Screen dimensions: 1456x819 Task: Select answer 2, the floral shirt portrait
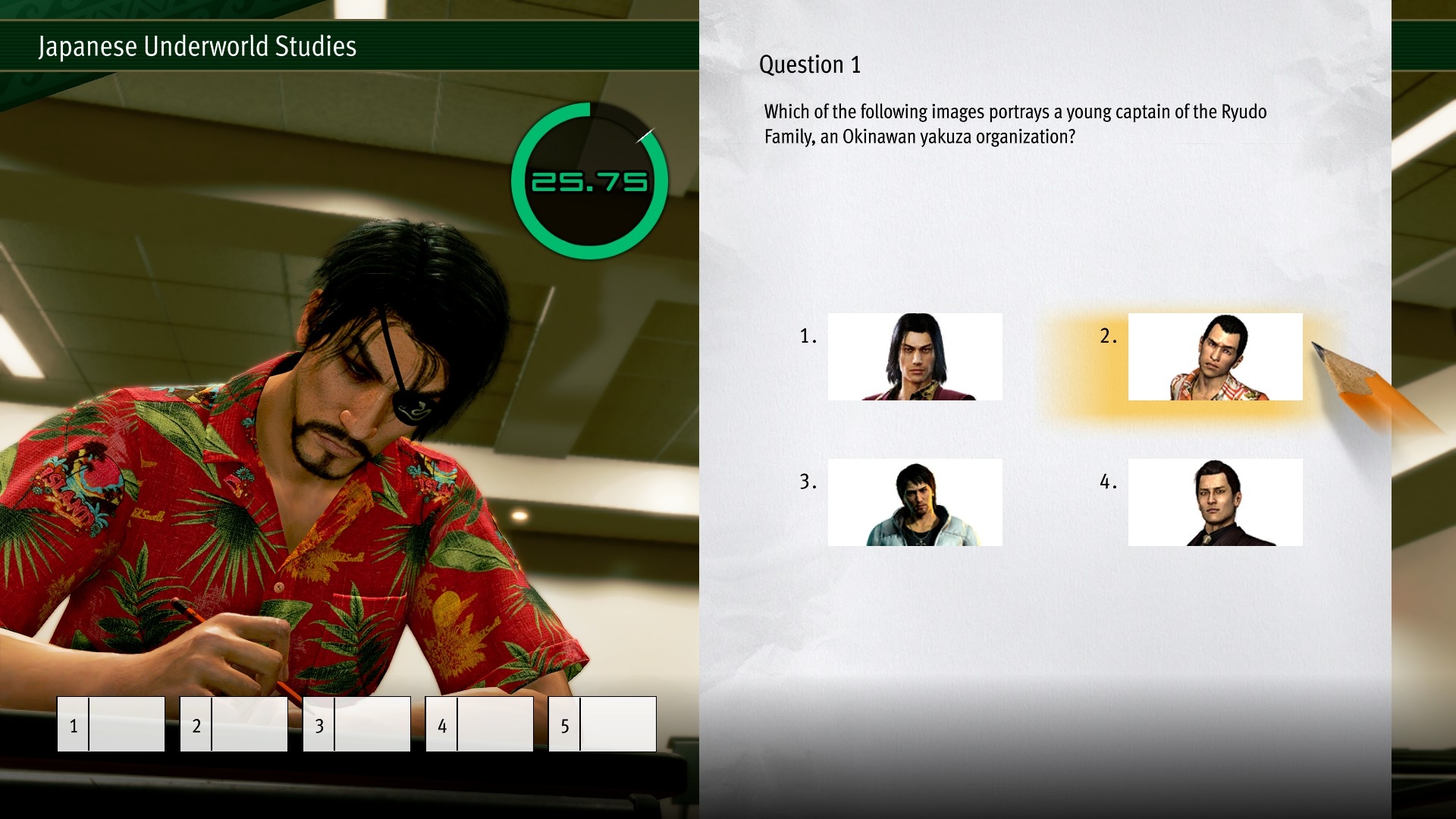point(1215,356)
